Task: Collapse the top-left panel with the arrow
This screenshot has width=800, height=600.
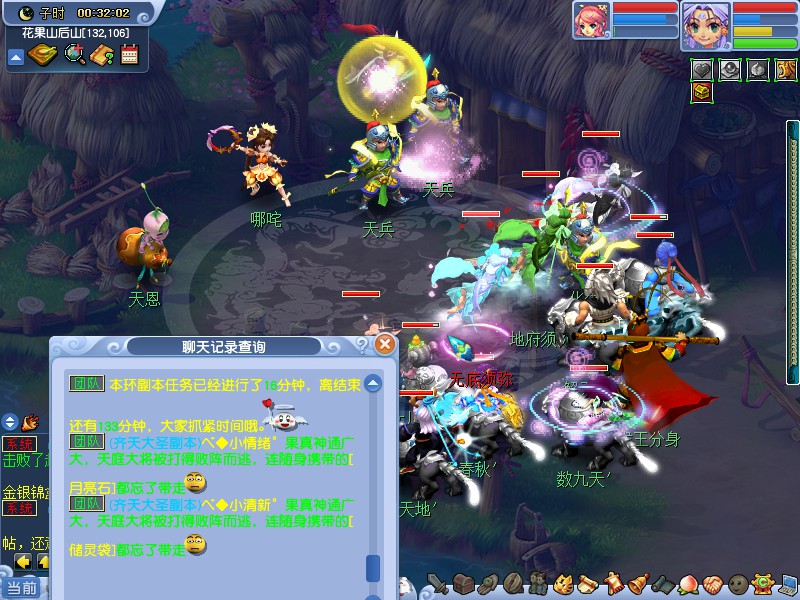Action: pos(15,56)
